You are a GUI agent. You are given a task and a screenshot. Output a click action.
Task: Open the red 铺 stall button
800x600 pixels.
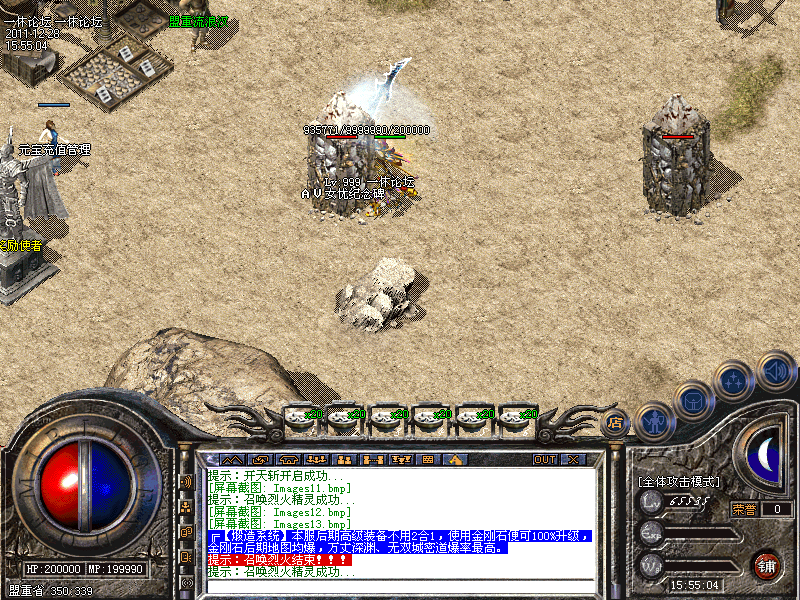[x=766, y=564]
